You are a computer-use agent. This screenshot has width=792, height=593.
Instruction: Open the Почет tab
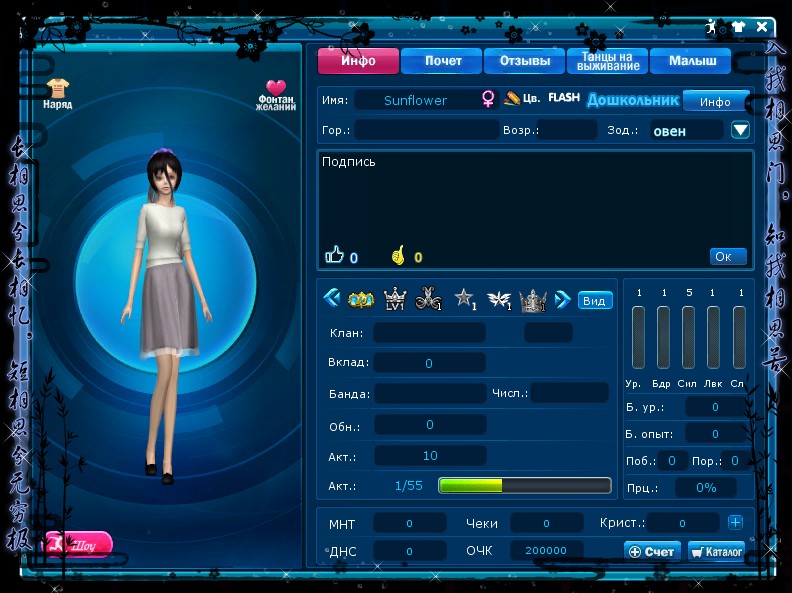point(442,61)
